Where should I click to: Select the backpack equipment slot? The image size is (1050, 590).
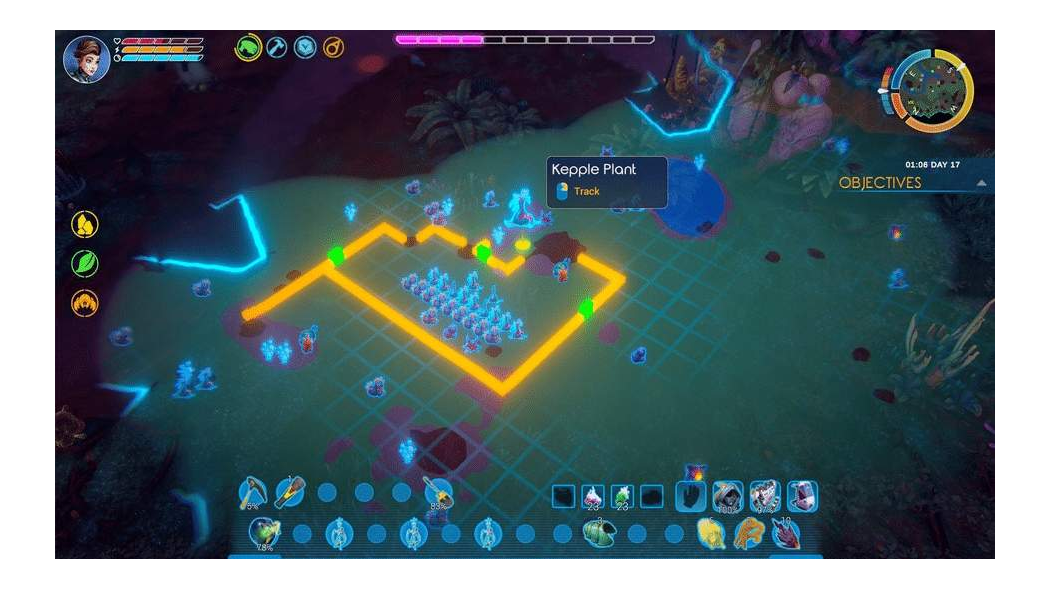pyautogui.click(x=802, y=495)
